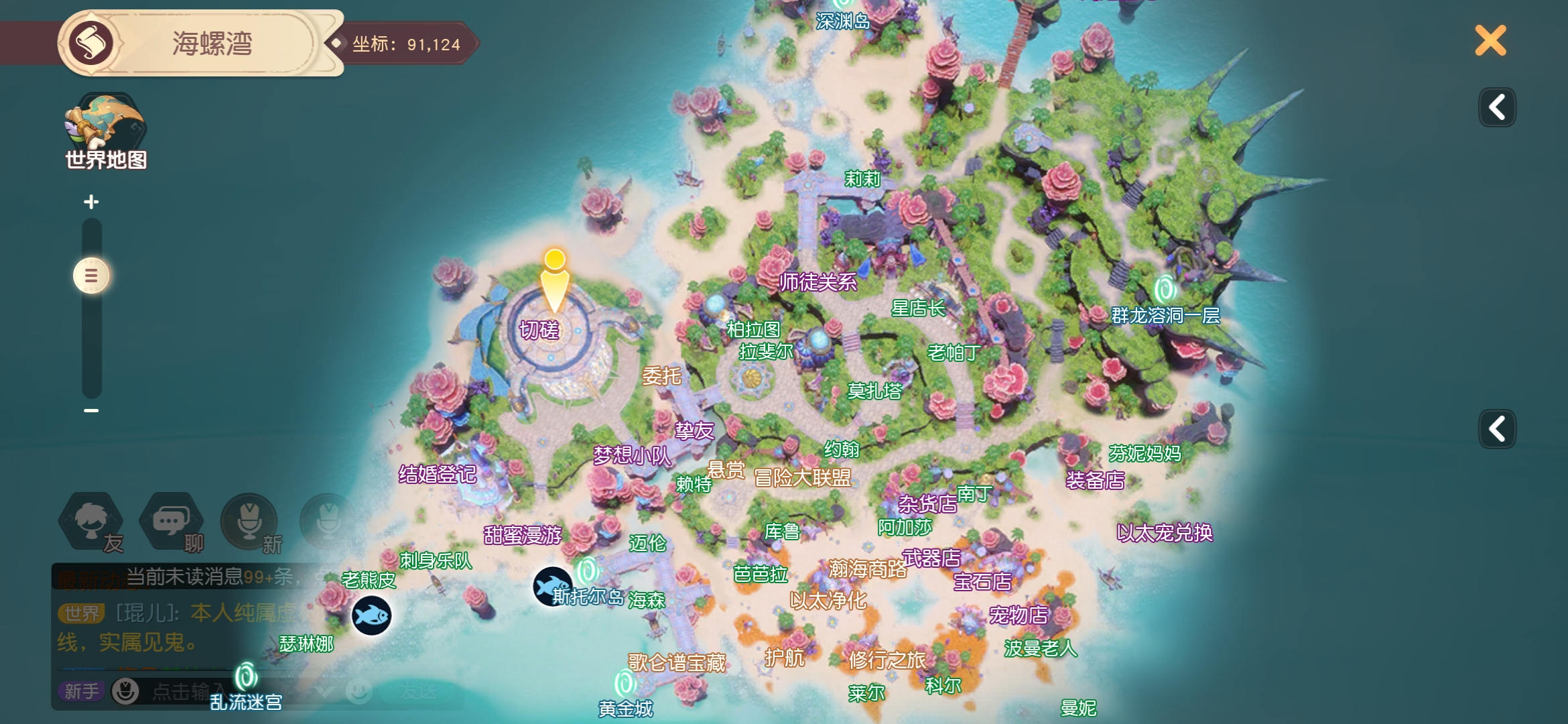Select the 冒险大联盟 location label
This screenshot has width=1568, height=724.
(802, 478)
